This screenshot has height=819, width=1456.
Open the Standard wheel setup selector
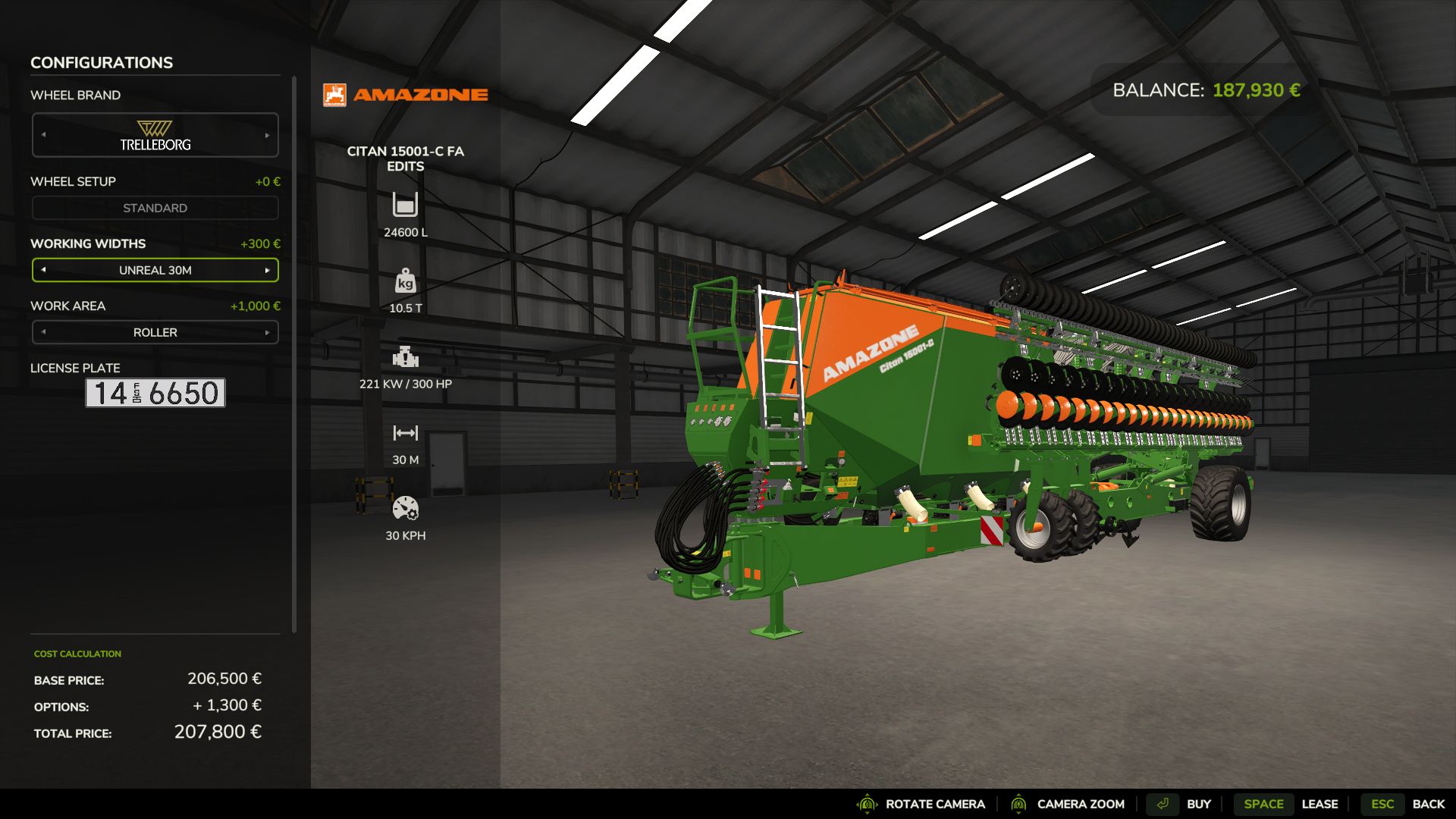click(155, 208)
